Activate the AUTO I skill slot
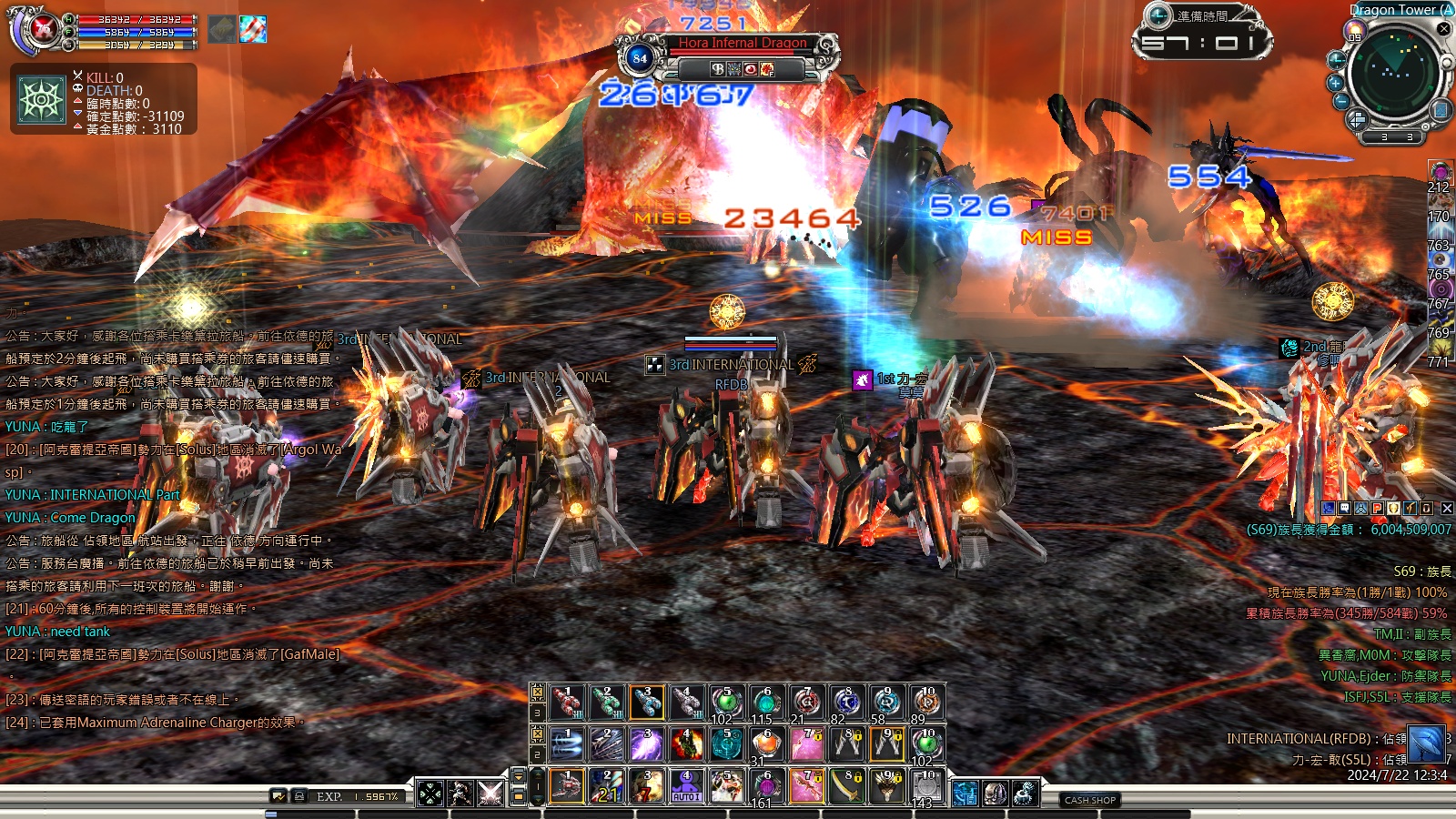1456x819 pixels. tap(686, 786)
